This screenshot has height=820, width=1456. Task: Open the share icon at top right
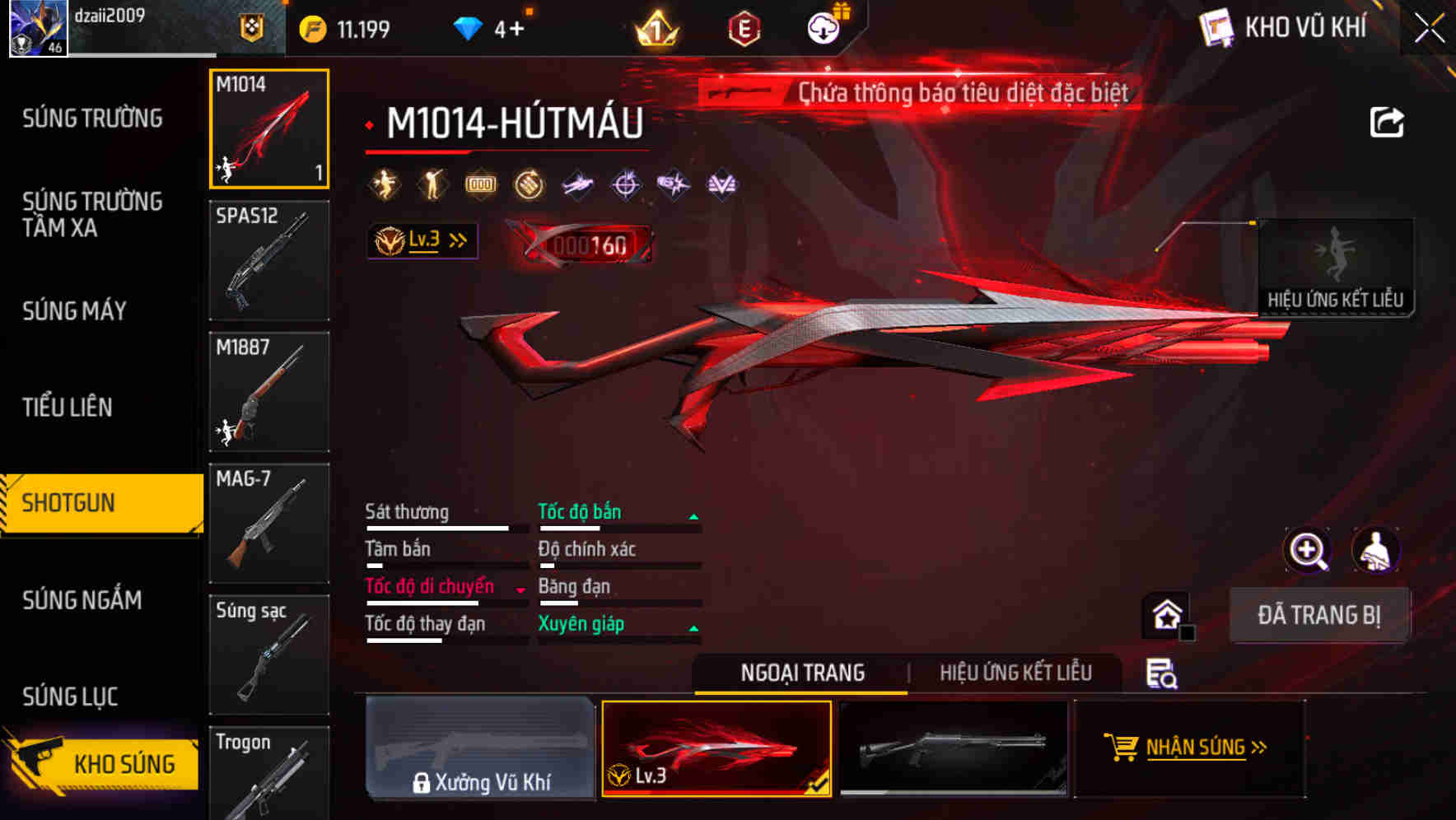[1388, 121]
